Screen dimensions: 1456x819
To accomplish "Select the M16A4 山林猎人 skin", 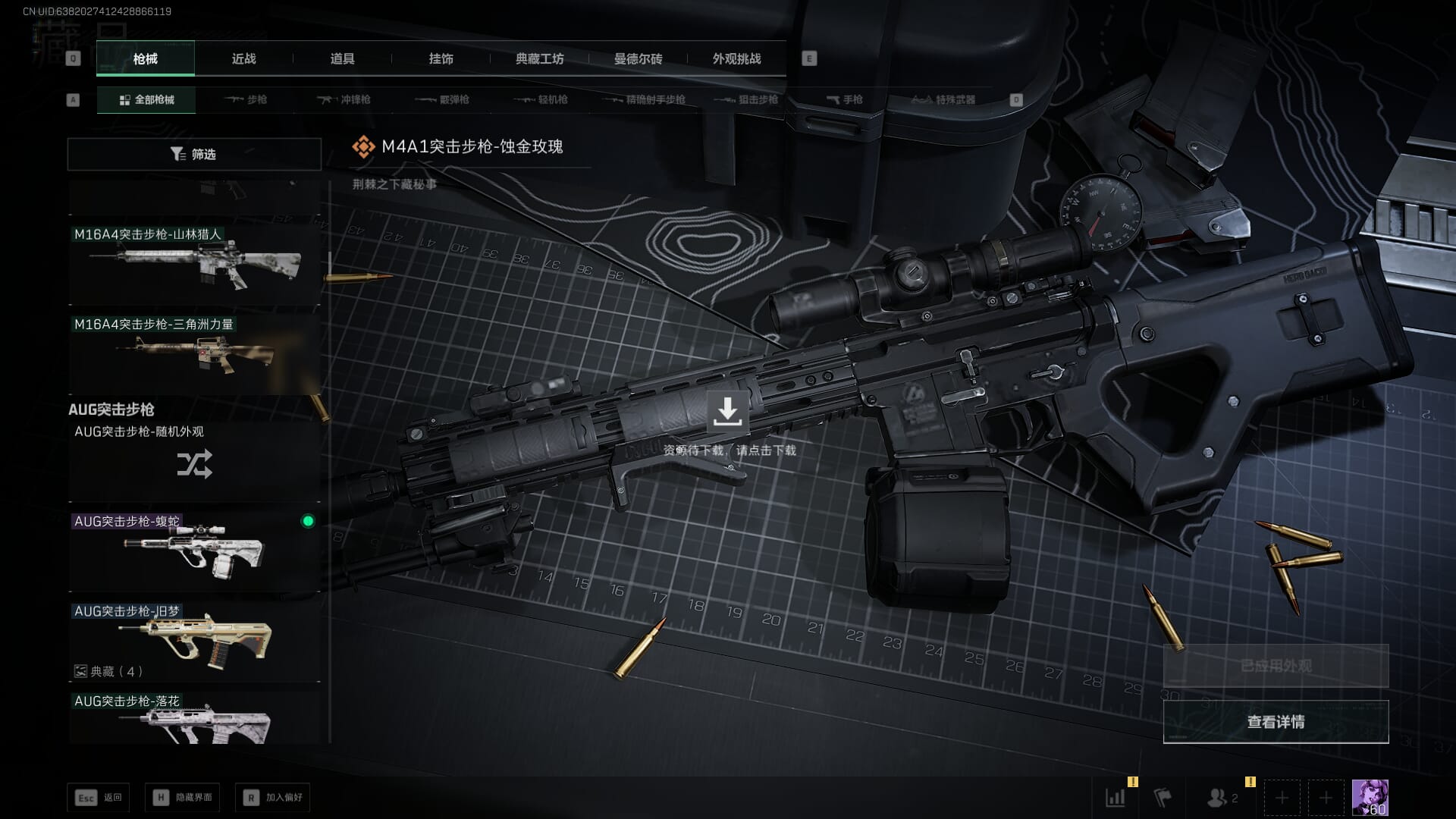I will (194, 264).
